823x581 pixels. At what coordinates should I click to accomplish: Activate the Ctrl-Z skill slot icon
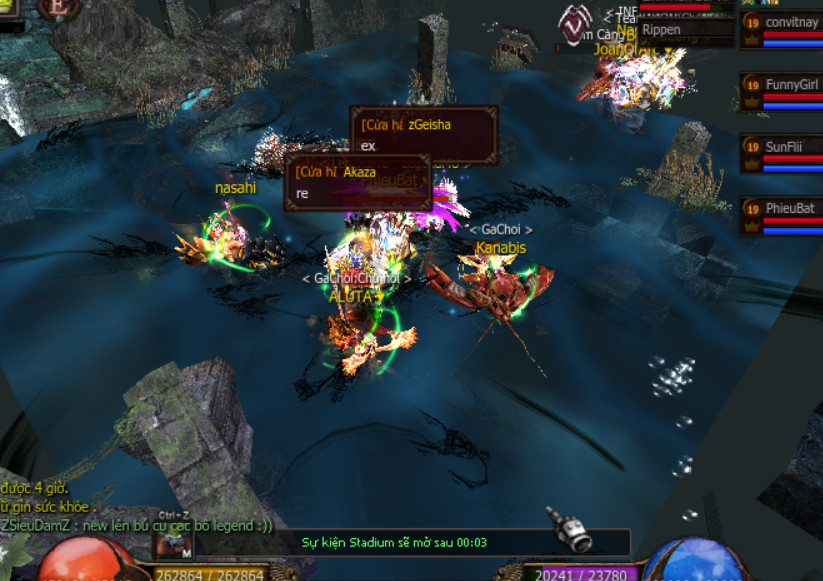pos(173,544)
